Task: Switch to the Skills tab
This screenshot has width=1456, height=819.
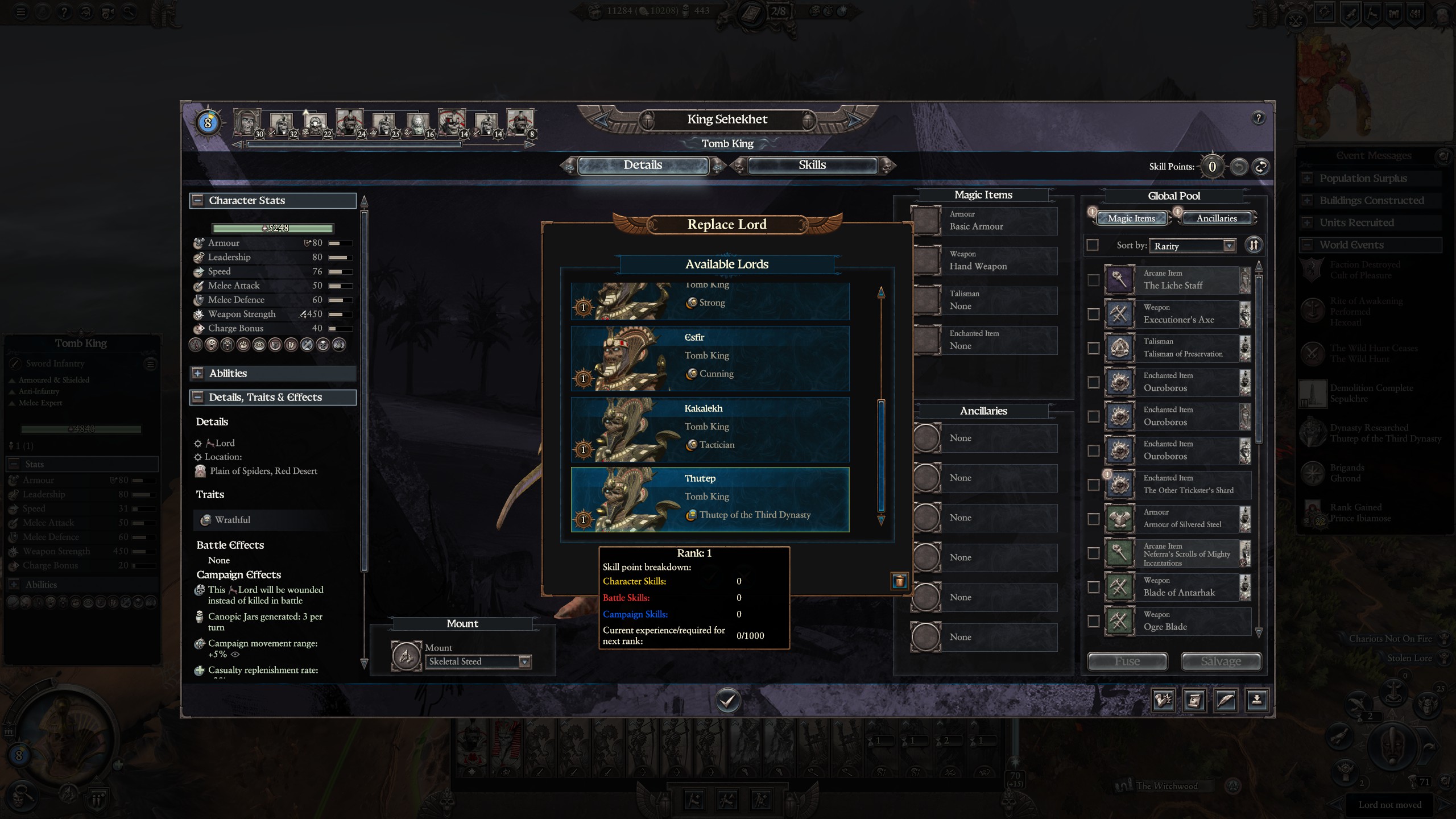Action: click(x=811, y=165)
